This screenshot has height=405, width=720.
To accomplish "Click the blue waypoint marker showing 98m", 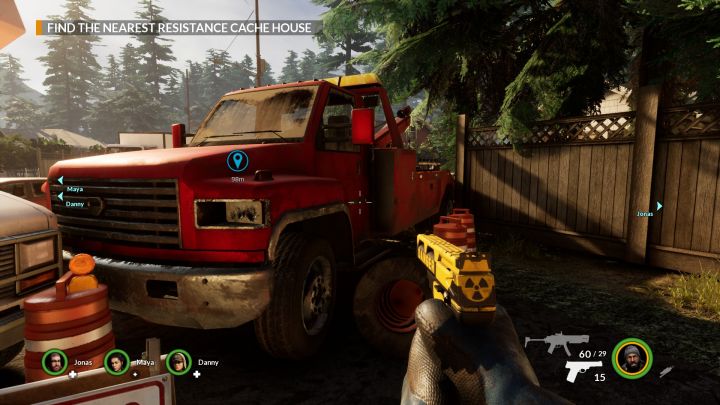I will [x=237, y=161].
